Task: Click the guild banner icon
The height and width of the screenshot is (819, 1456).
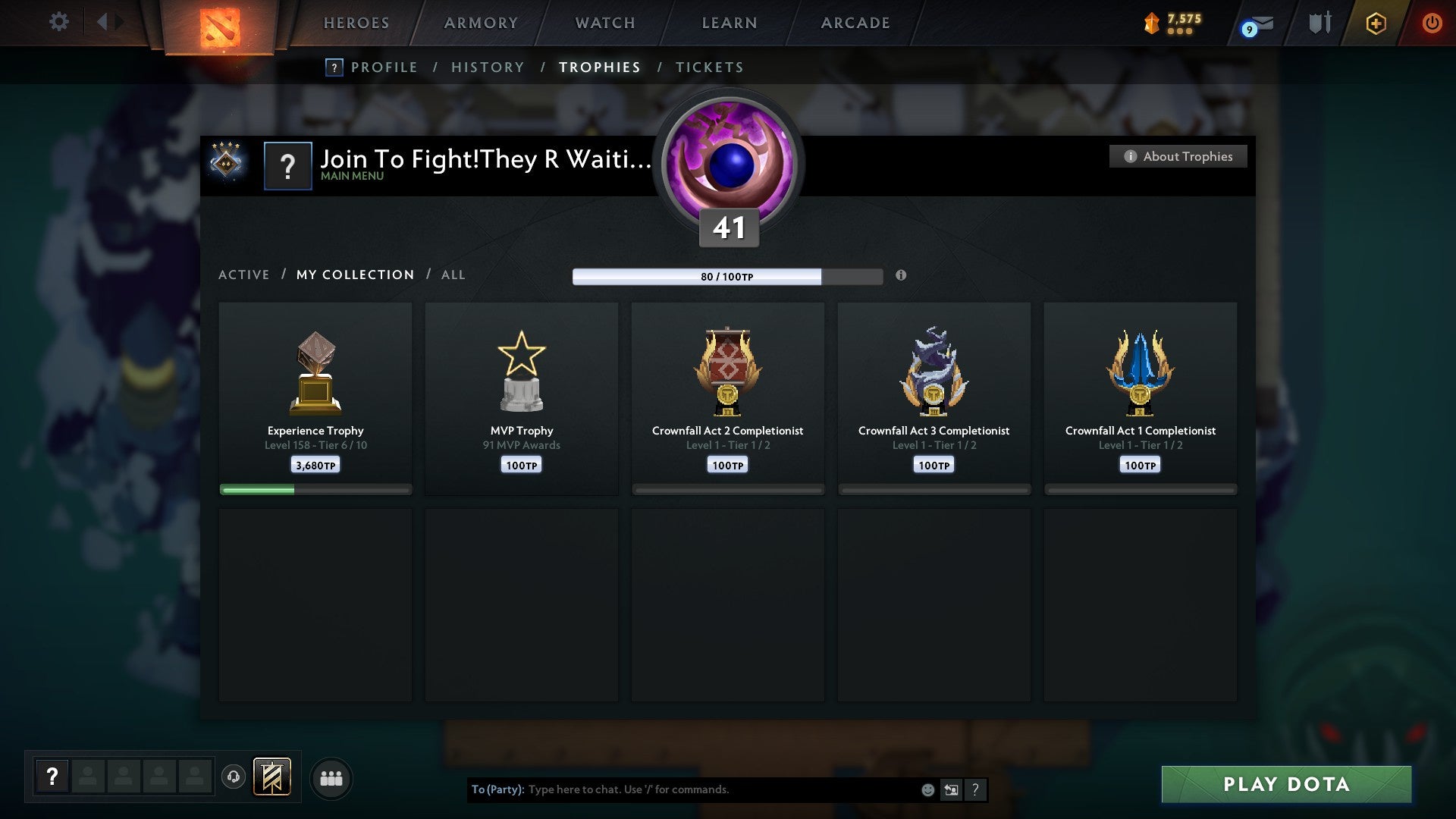Action: [x=271, y=777]
